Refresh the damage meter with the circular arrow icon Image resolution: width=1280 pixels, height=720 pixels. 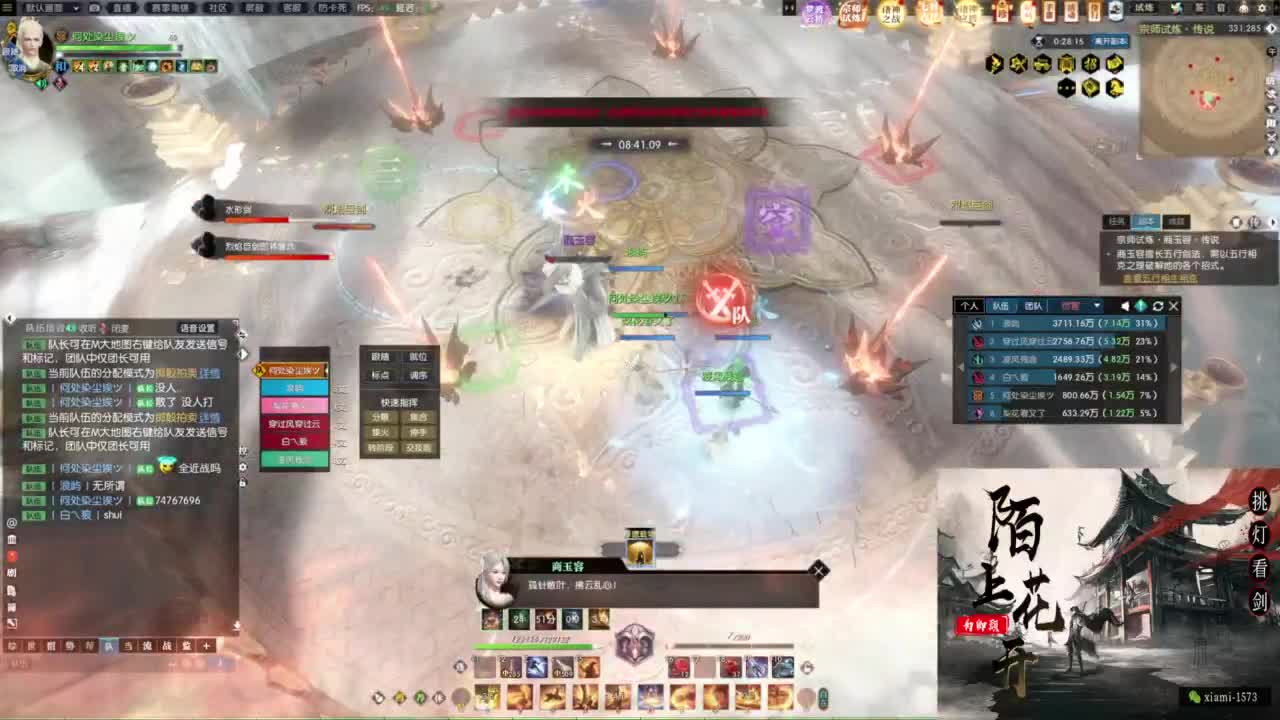pos(1158,306)
